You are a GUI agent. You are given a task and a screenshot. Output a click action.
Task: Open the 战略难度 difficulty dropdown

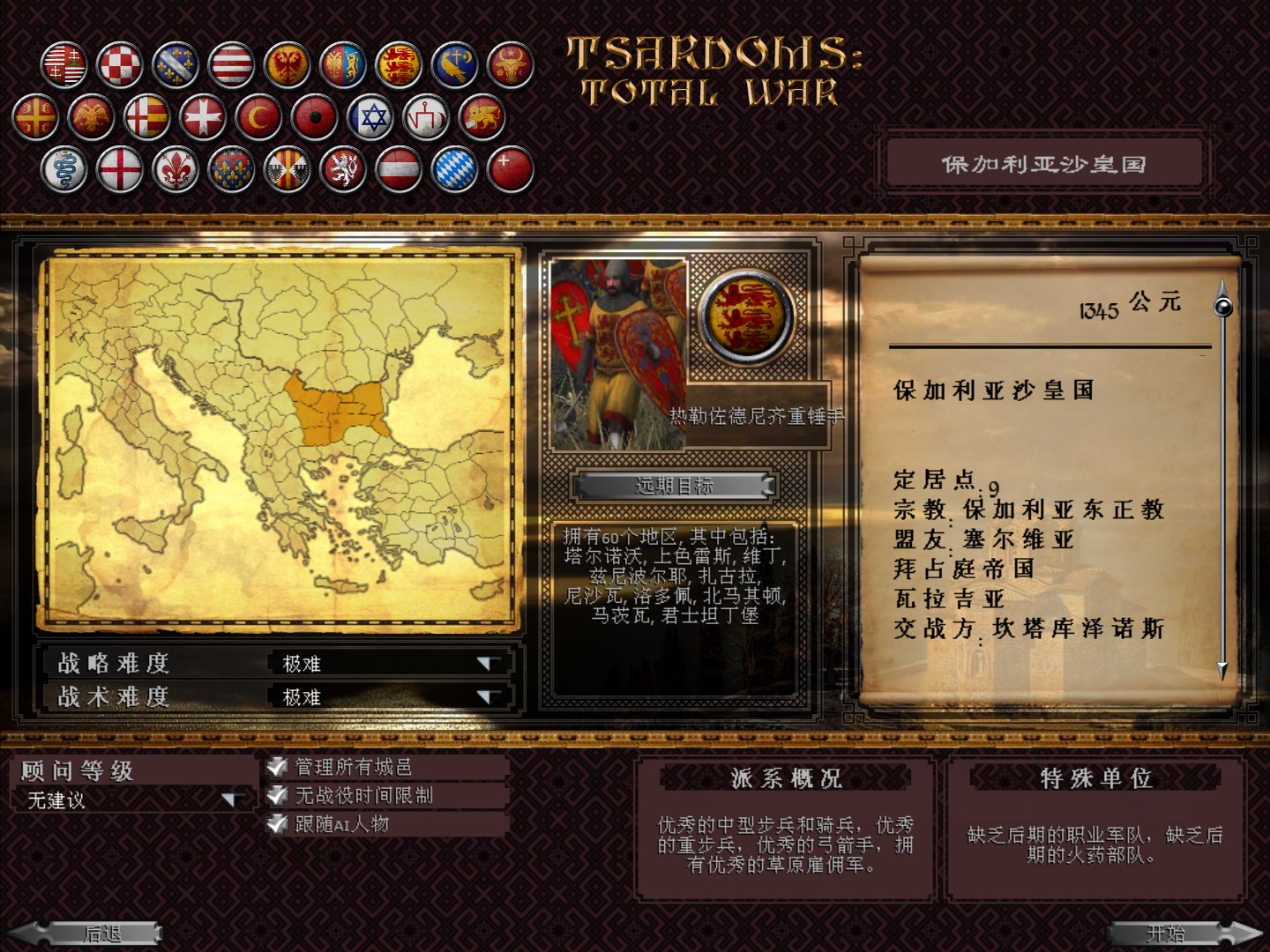tap(489, 664)
